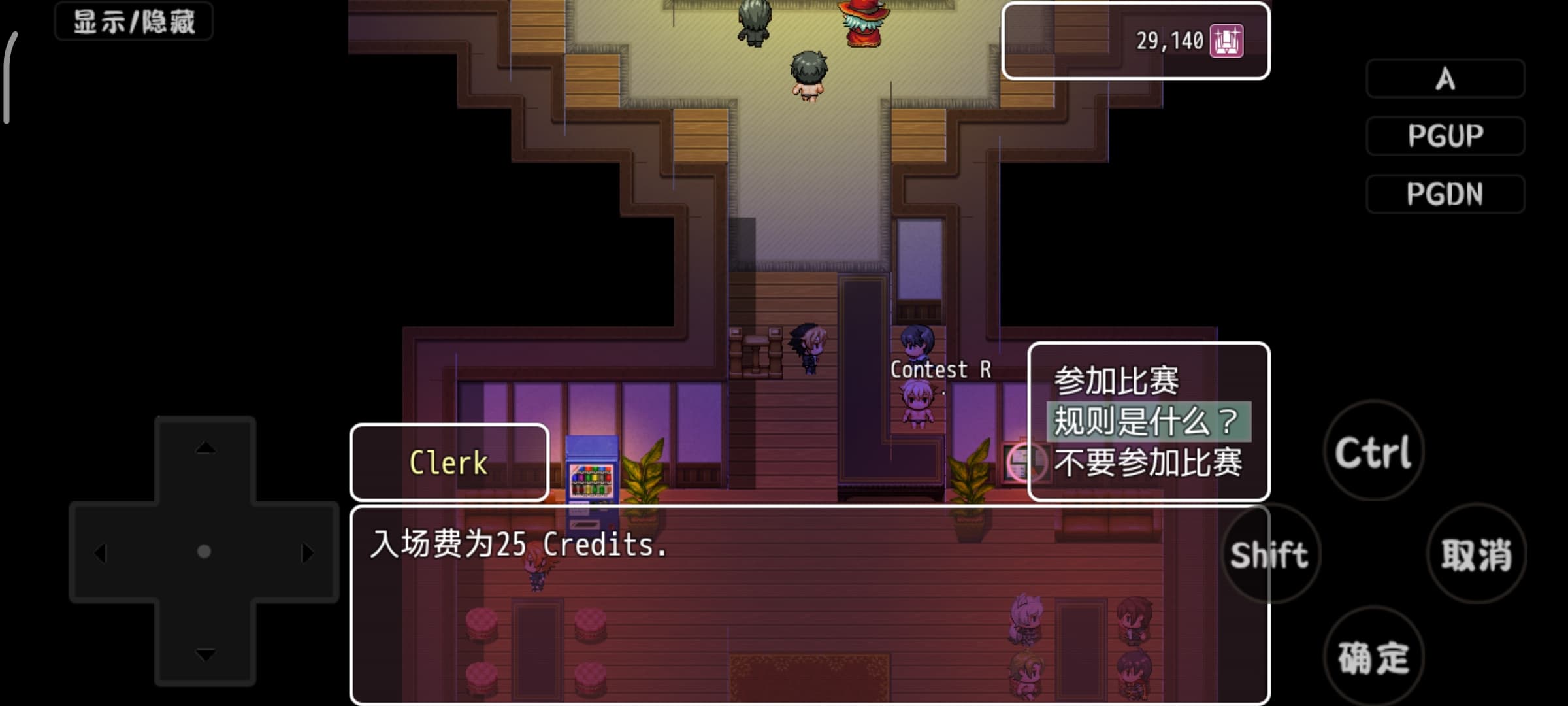Screen dimensions: 1568x706
Task: Confirm with the 确定 button
Action: [1373, 657]
